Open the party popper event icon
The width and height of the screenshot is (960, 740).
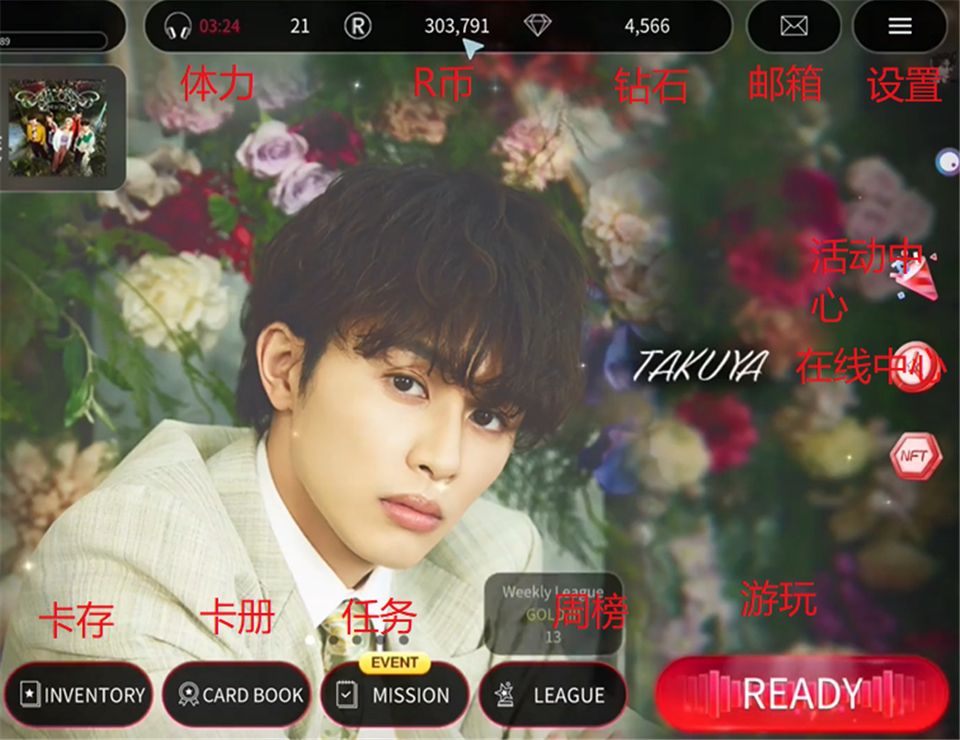tap(920, 277)
